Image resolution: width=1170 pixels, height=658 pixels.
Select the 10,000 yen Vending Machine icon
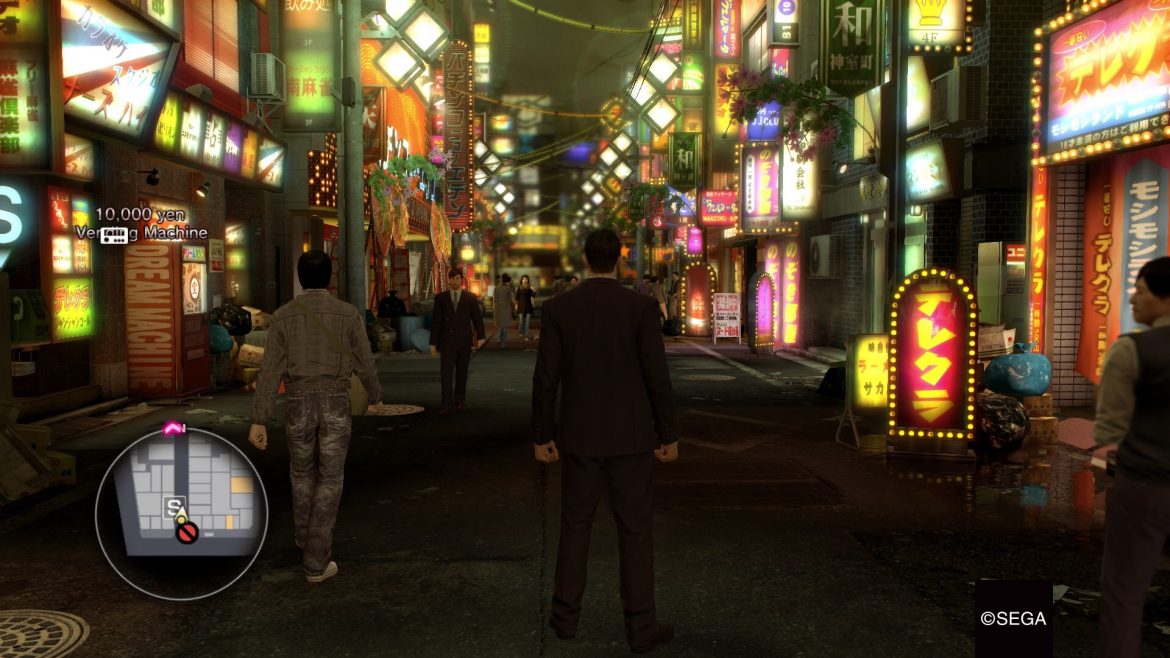pos(114,235)
